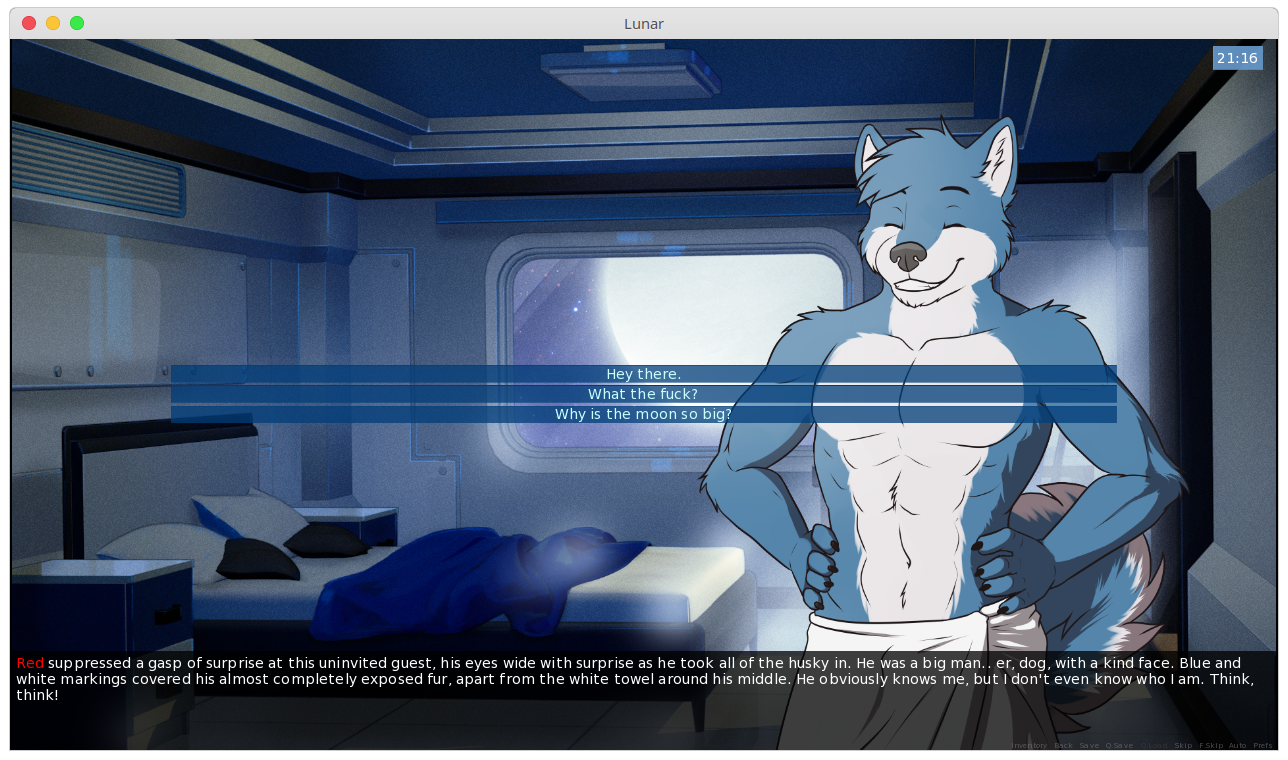Select the "What the fuck?" dialogue option
This screenshot has height=760, width=1288.
[x=643, y=394]
